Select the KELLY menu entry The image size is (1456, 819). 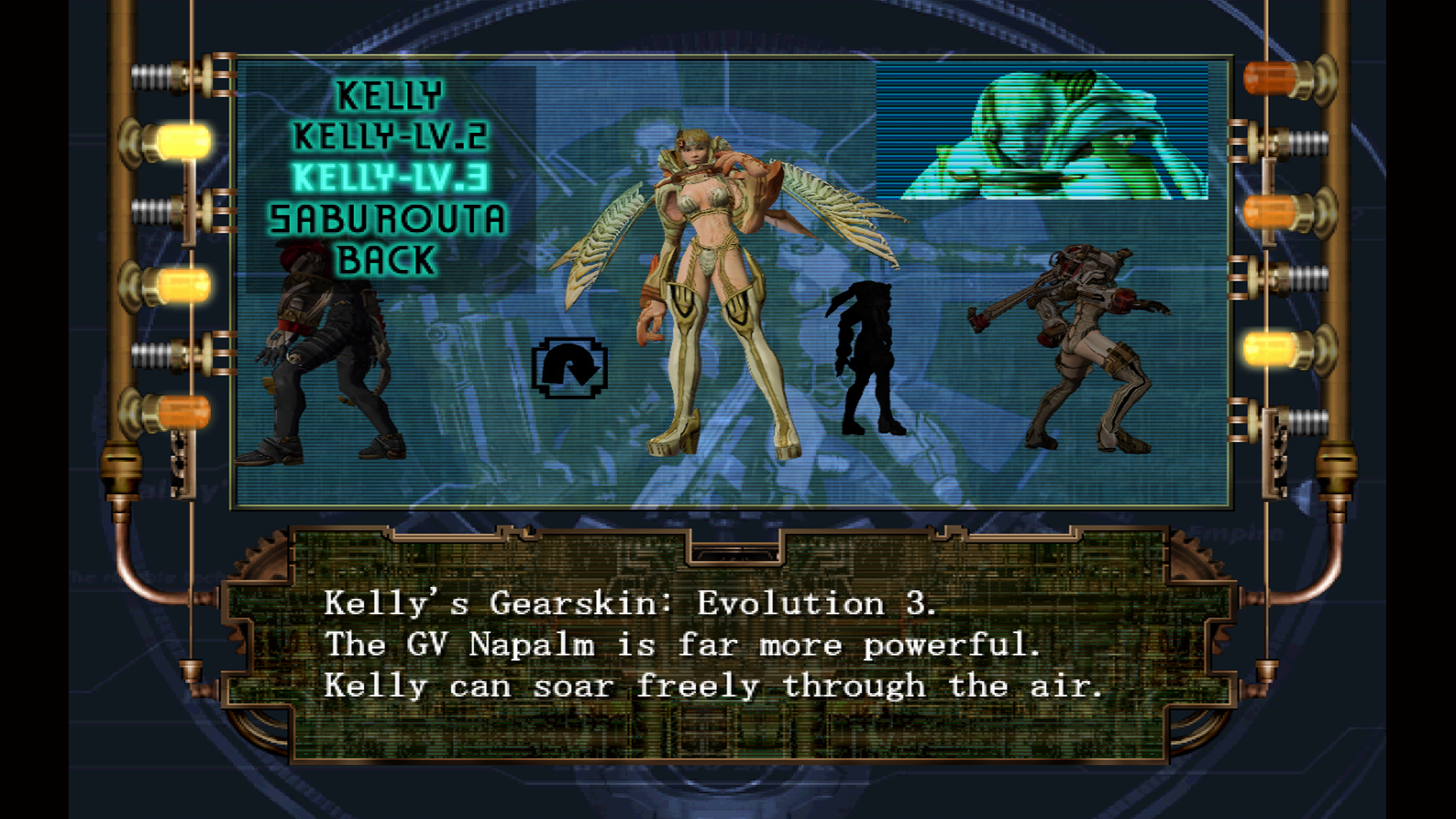(x=389, y=96)
